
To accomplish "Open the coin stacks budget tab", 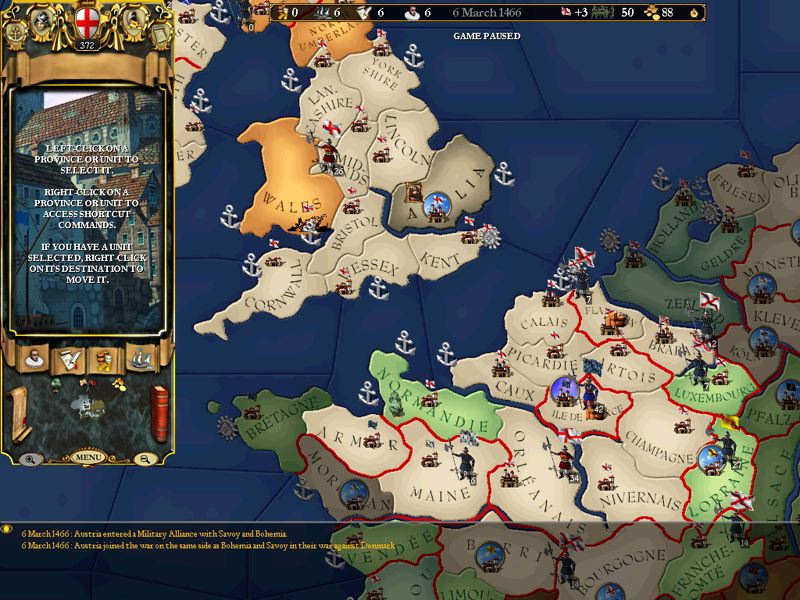I will pos(104,360).
